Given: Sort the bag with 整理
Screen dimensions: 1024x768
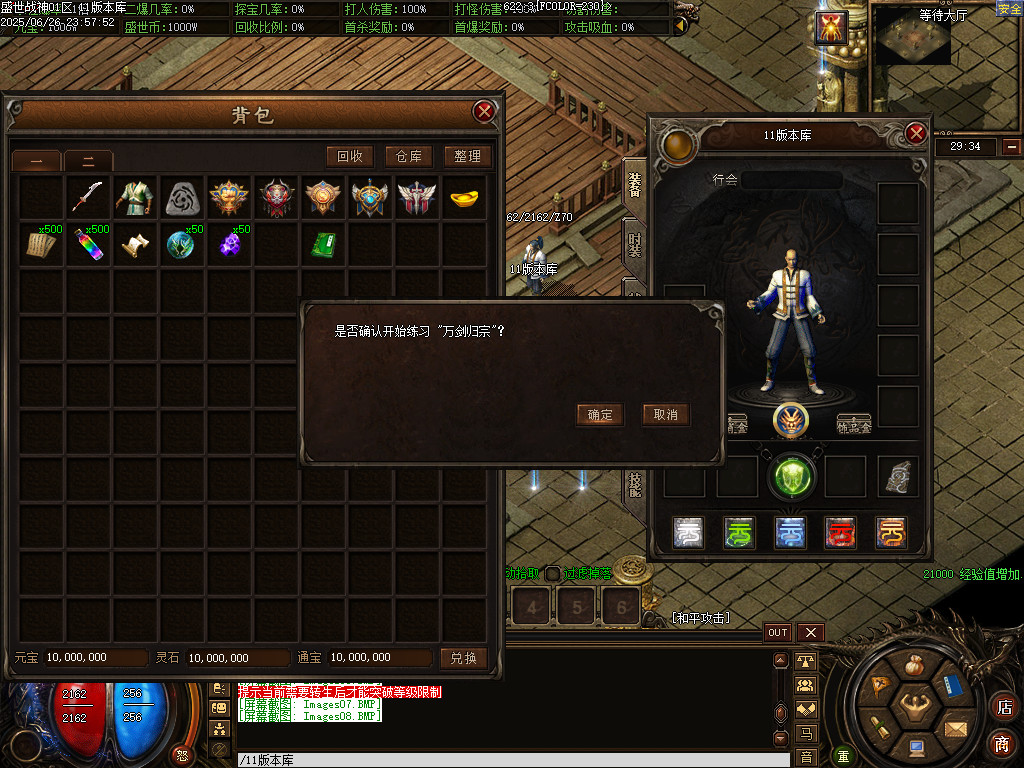Looking at the screenshot, I should pos(467,156).
